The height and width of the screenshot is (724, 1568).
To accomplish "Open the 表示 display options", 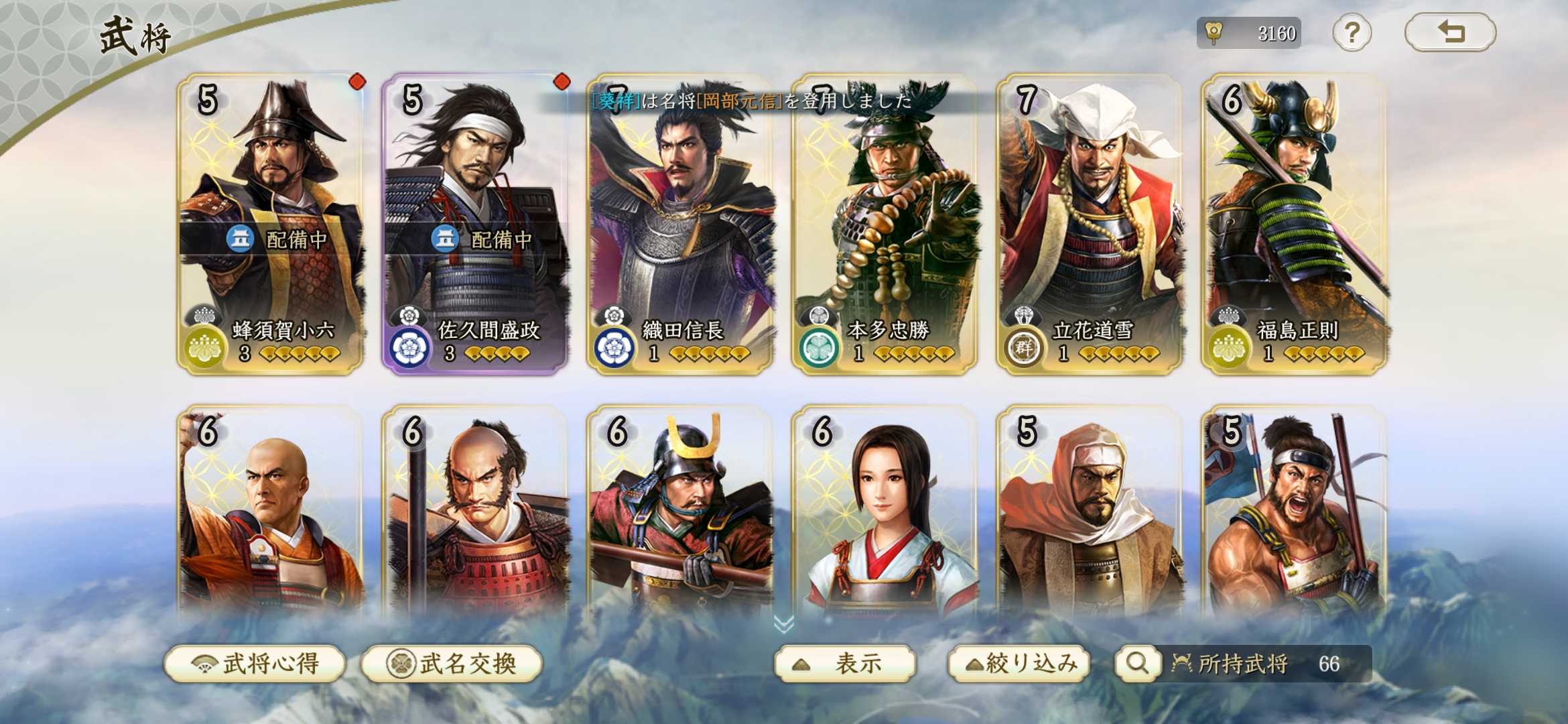I will [x=844, y=664].
